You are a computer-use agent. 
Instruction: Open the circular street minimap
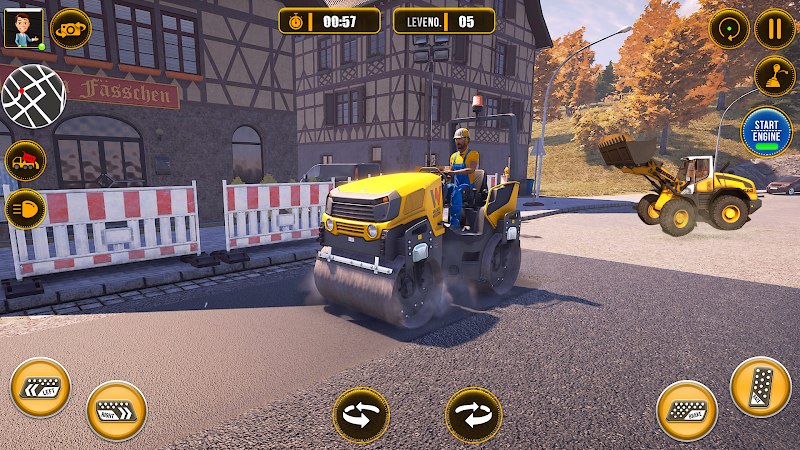(33, 96)
